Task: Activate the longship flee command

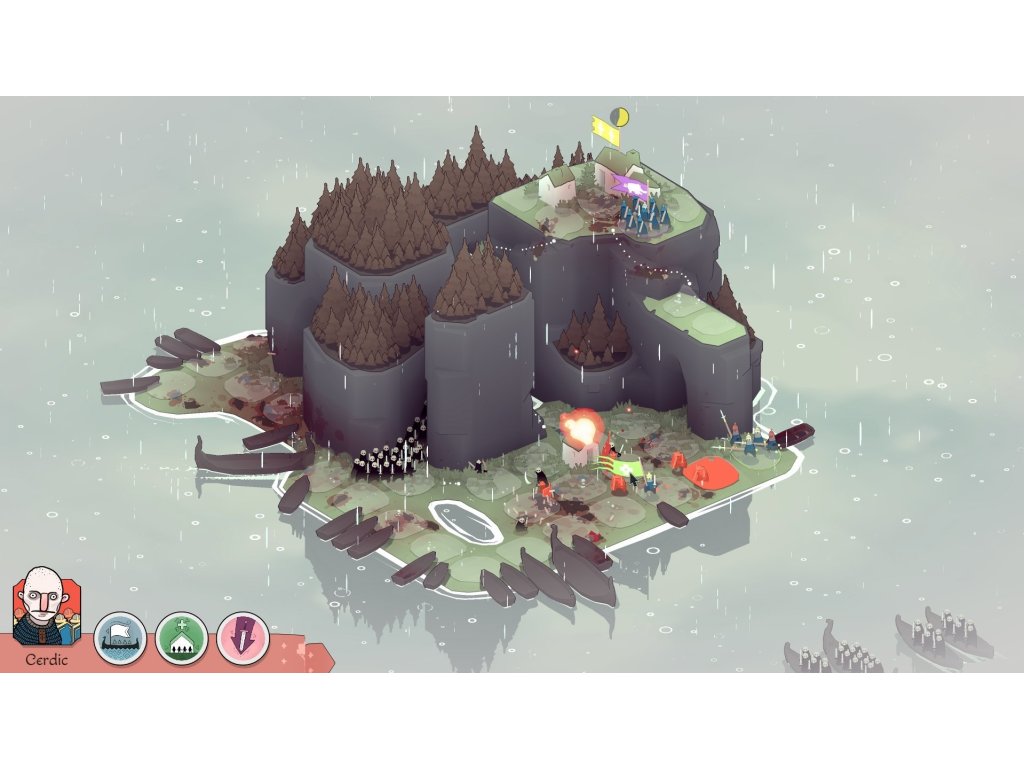Action: pos(121,639)
